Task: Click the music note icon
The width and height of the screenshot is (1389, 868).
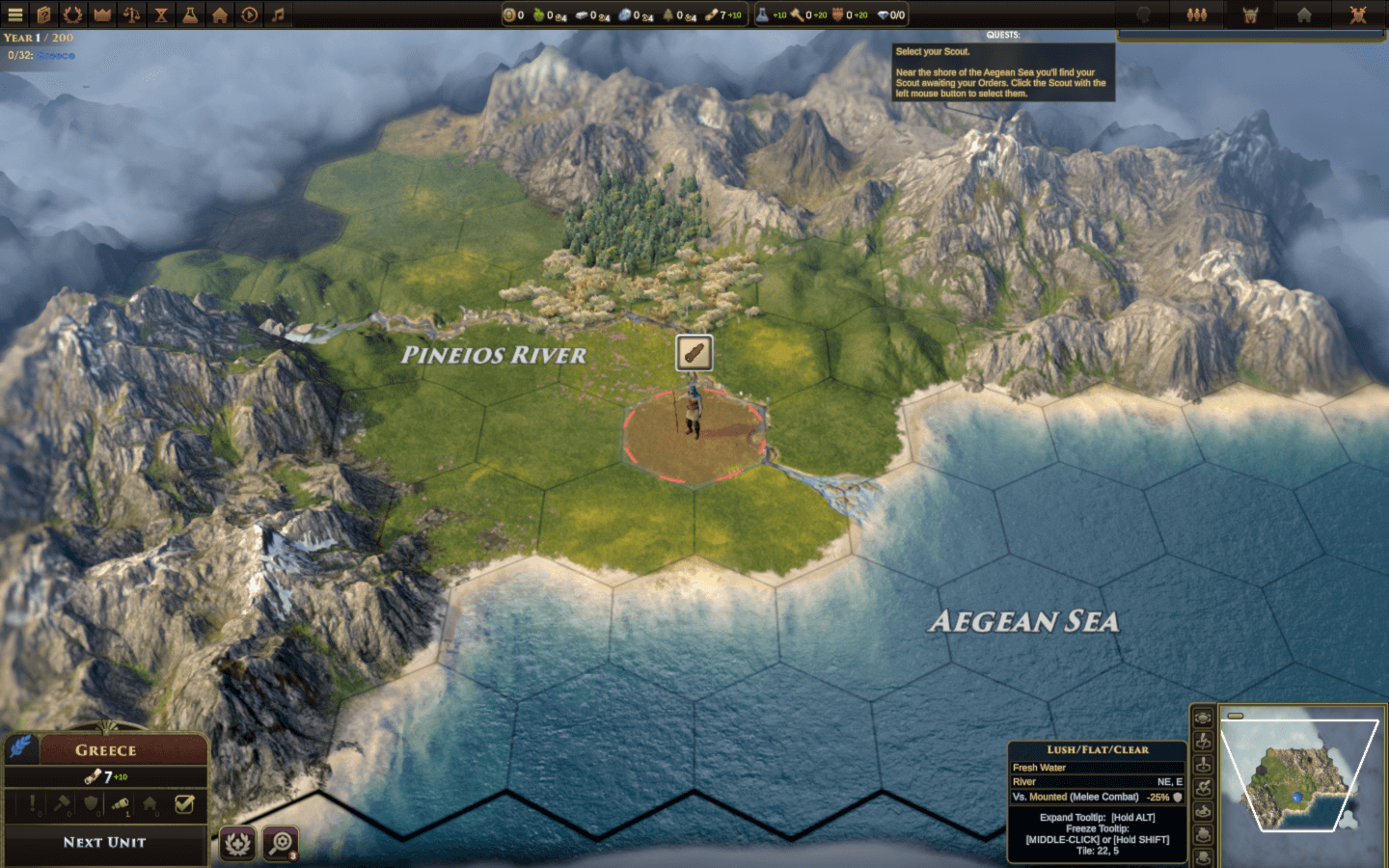Action: (x=278, y=14)
